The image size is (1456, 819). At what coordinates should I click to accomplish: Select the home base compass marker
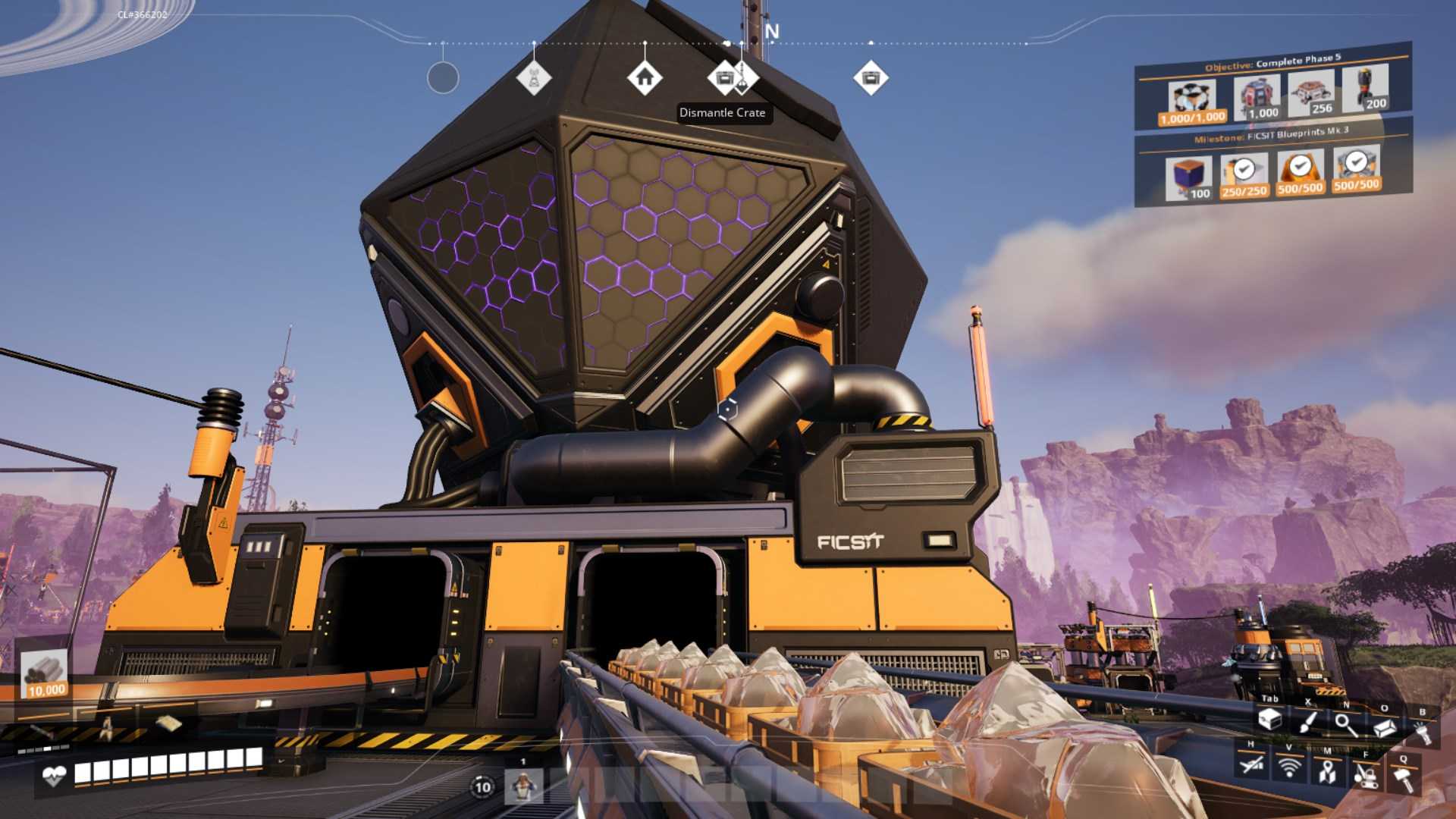click(x=645, y=77)
